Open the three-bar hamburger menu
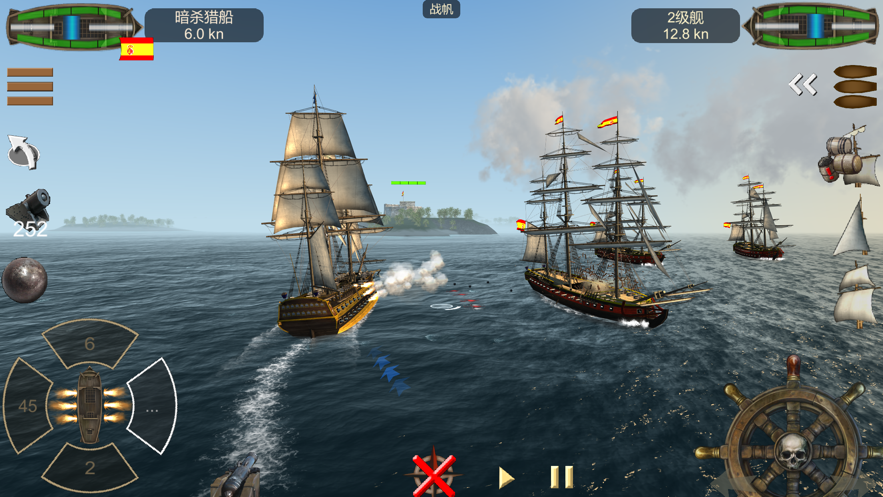Screen dimensions: 883x497 pyautogui.click(x=30, y=87)
